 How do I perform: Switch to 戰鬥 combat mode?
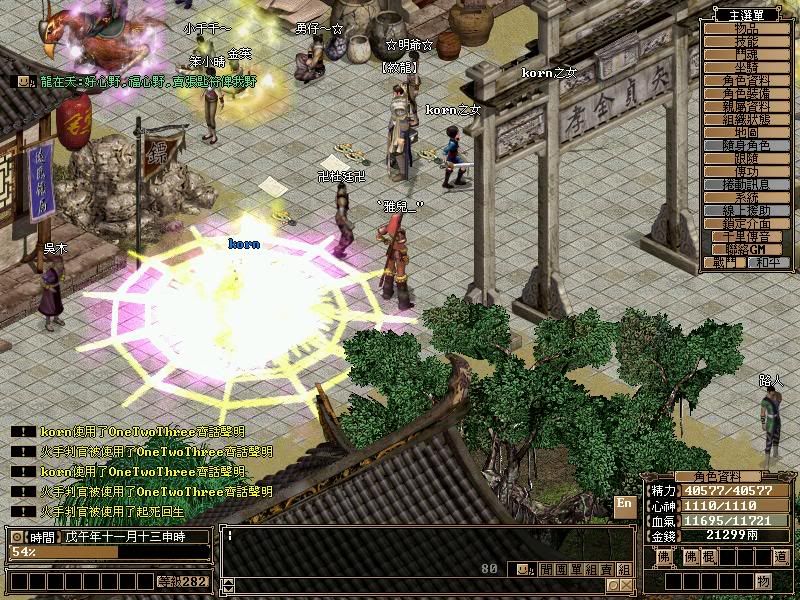pos(725,262)
